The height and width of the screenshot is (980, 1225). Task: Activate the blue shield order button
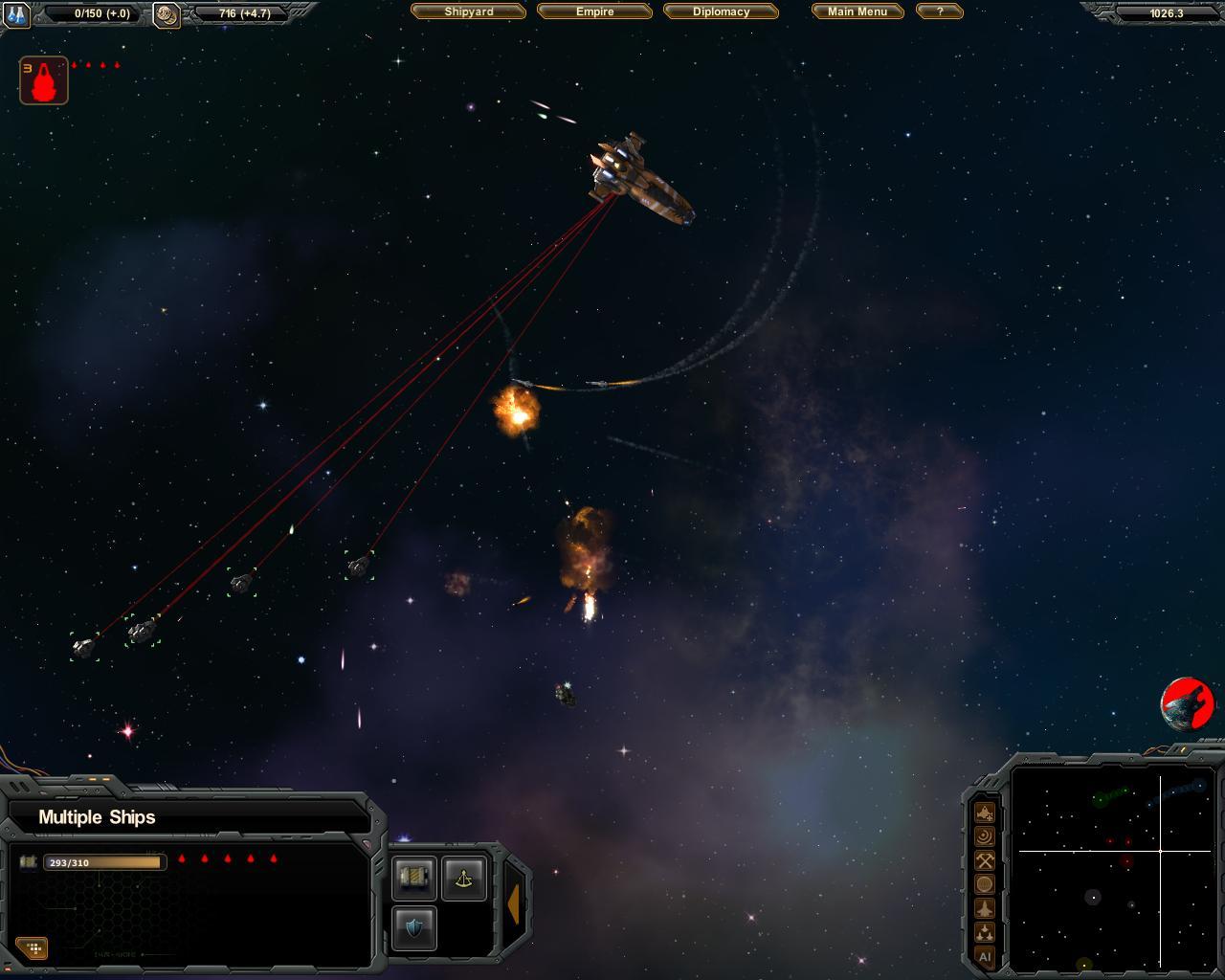414,927
